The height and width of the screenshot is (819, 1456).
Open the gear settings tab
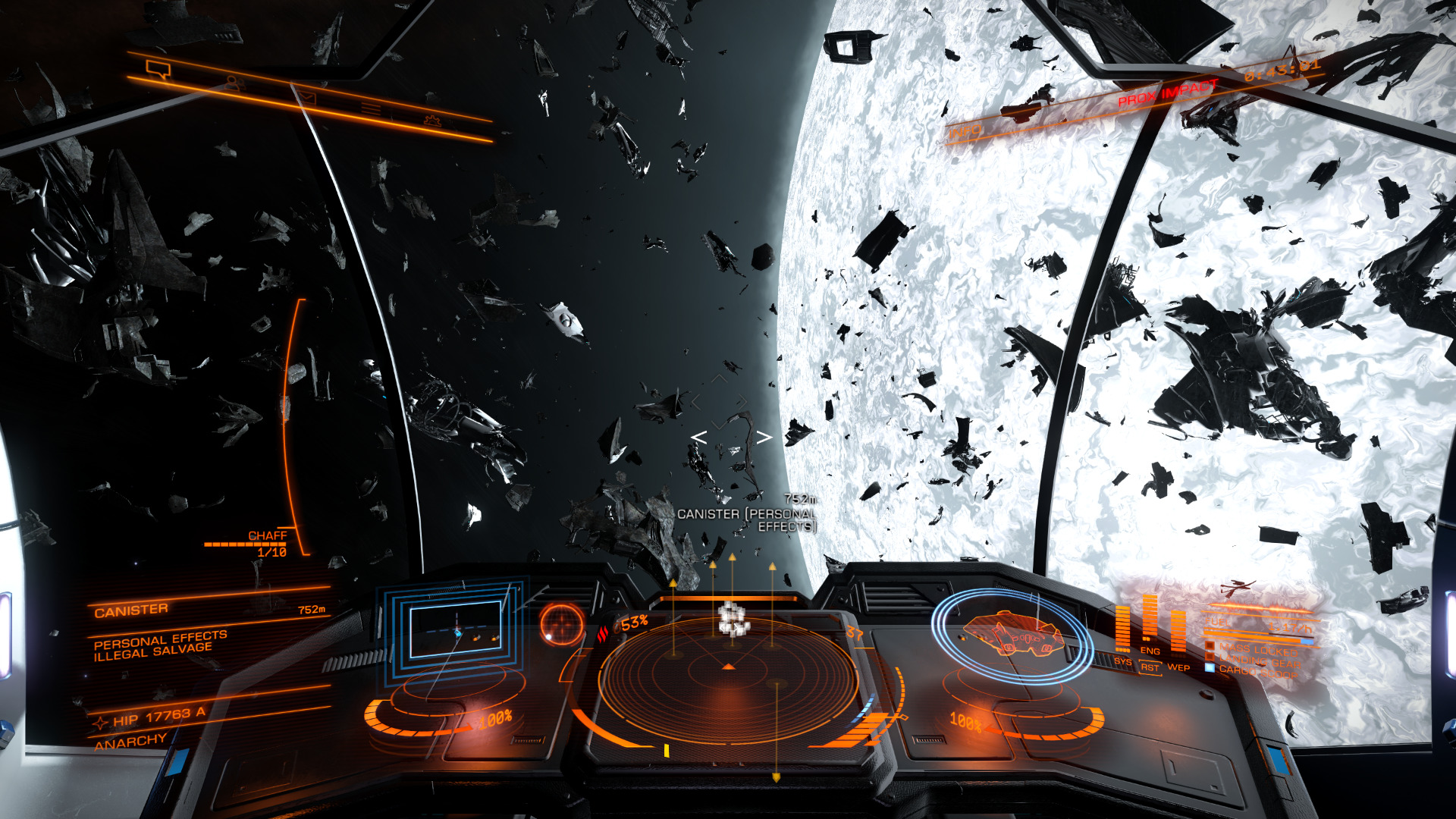point(432,120)
